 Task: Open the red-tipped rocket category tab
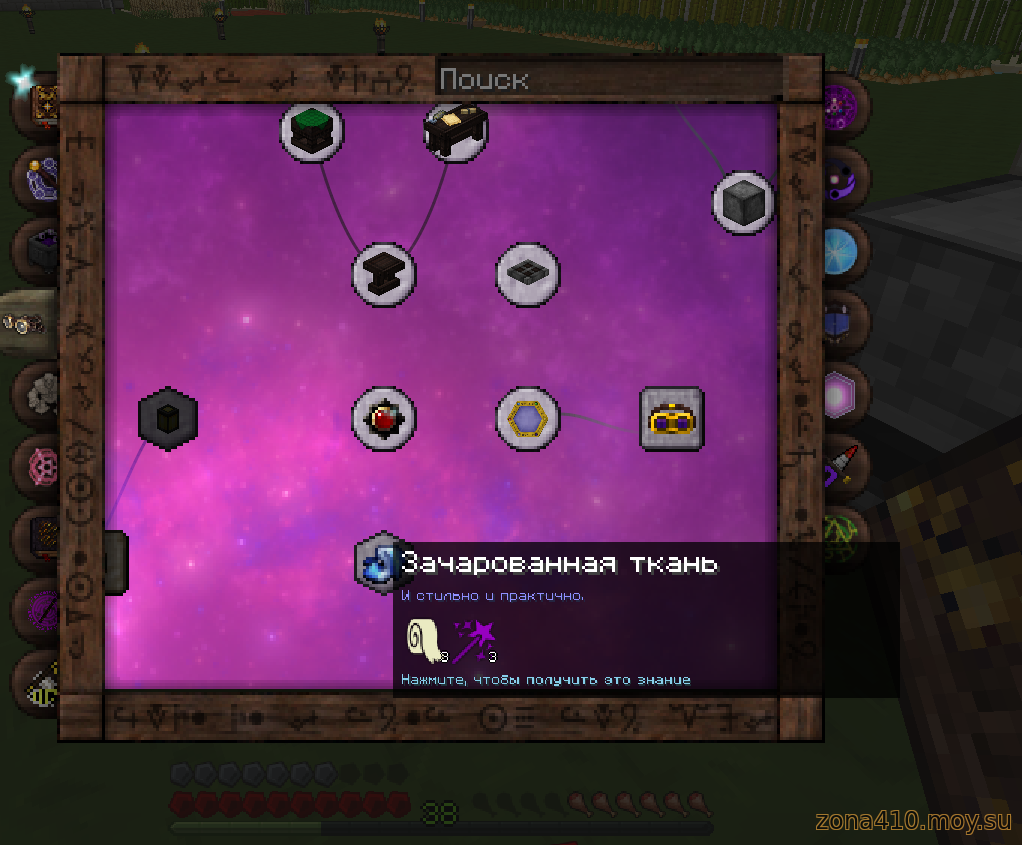(x=838, y=464)
